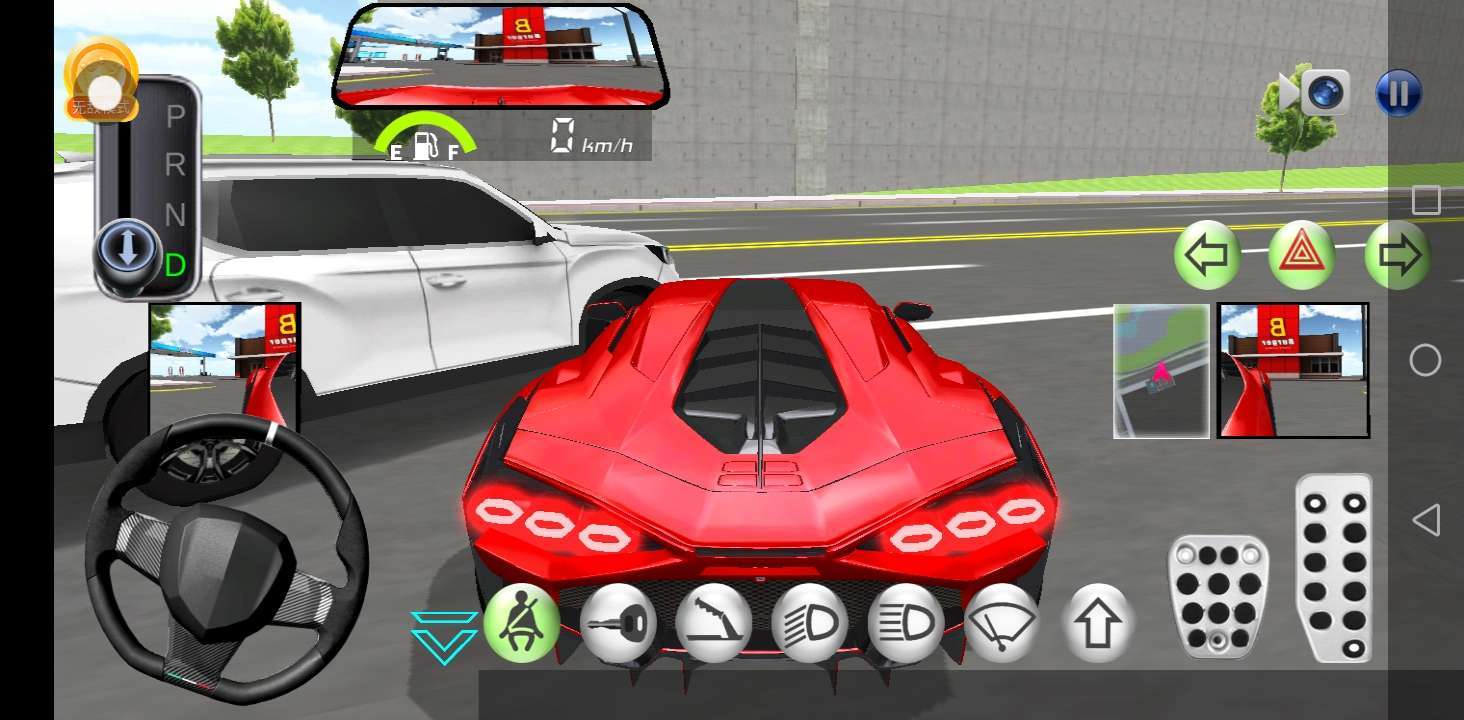The width and height of the screenshot is (1464, 720).
Task: Toggle the seatbelt button
Action: coord(522,622)
